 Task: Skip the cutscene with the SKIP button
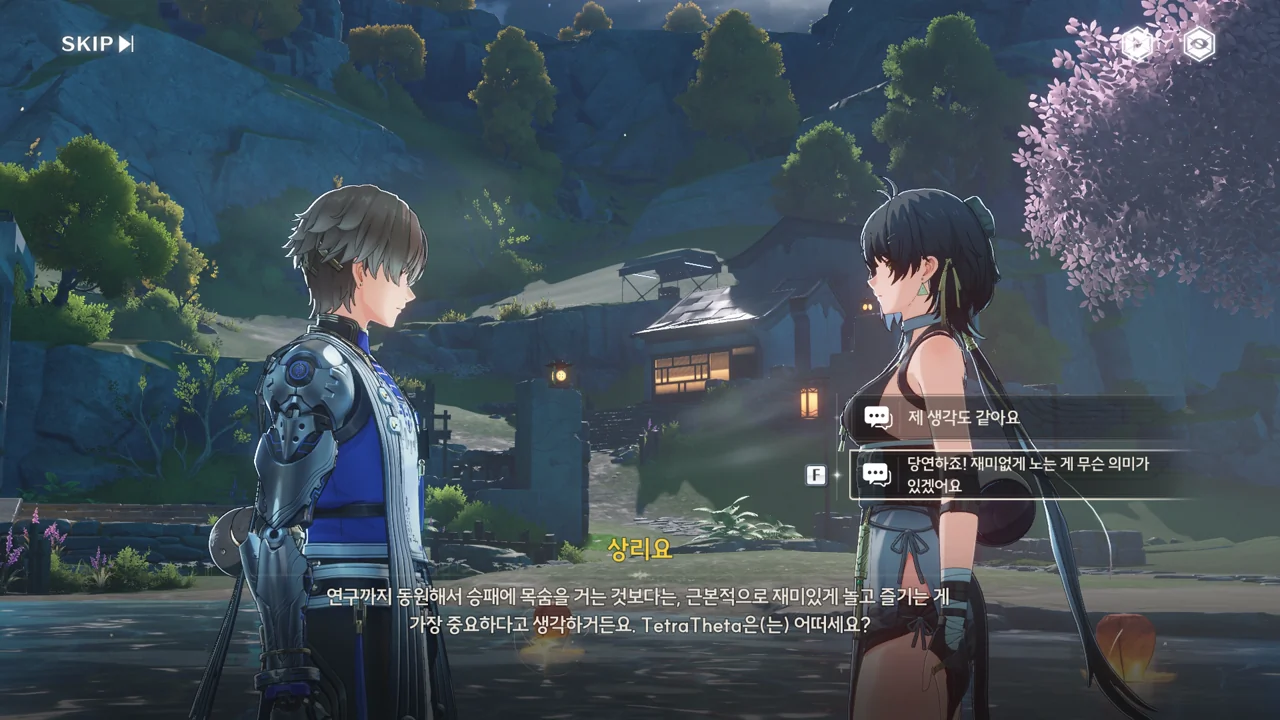coord(97,44)
